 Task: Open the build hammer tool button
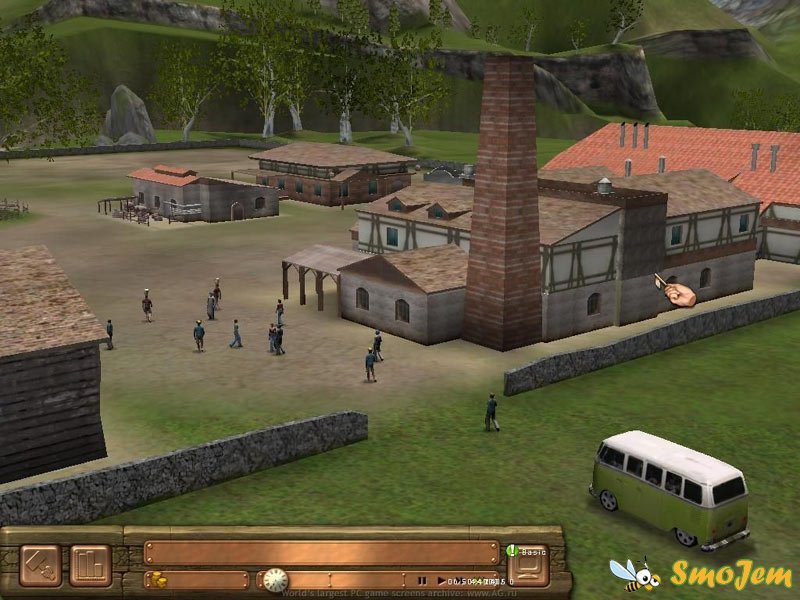coord(40,565)
